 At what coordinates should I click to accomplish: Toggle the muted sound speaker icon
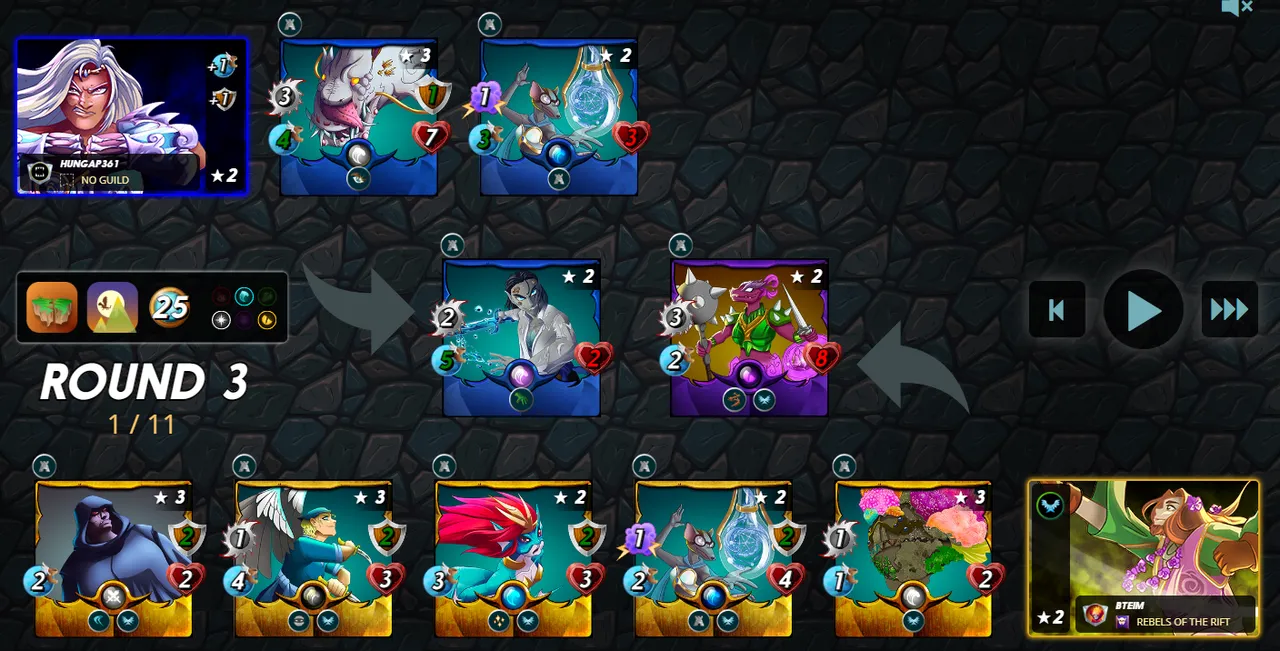pyautogui.click(x=1236, y=8)
